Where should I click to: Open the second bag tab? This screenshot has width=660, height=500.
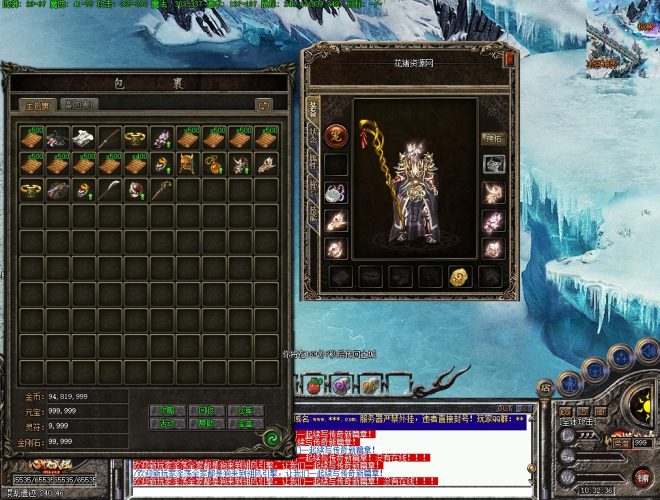(x=78, y=104)
